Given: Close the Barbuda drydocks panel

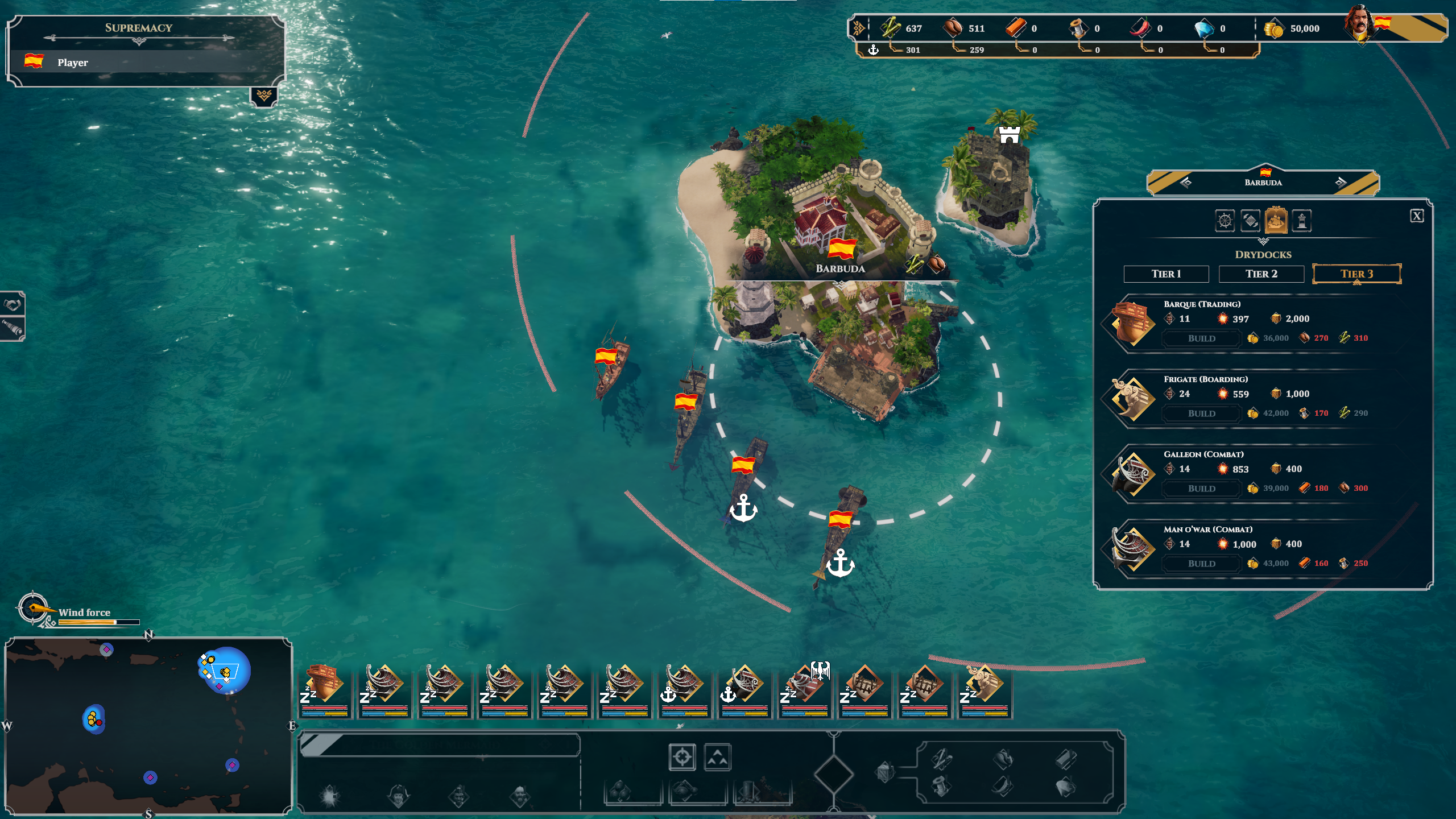Looking at the screenshot, I should point(1416,216).
